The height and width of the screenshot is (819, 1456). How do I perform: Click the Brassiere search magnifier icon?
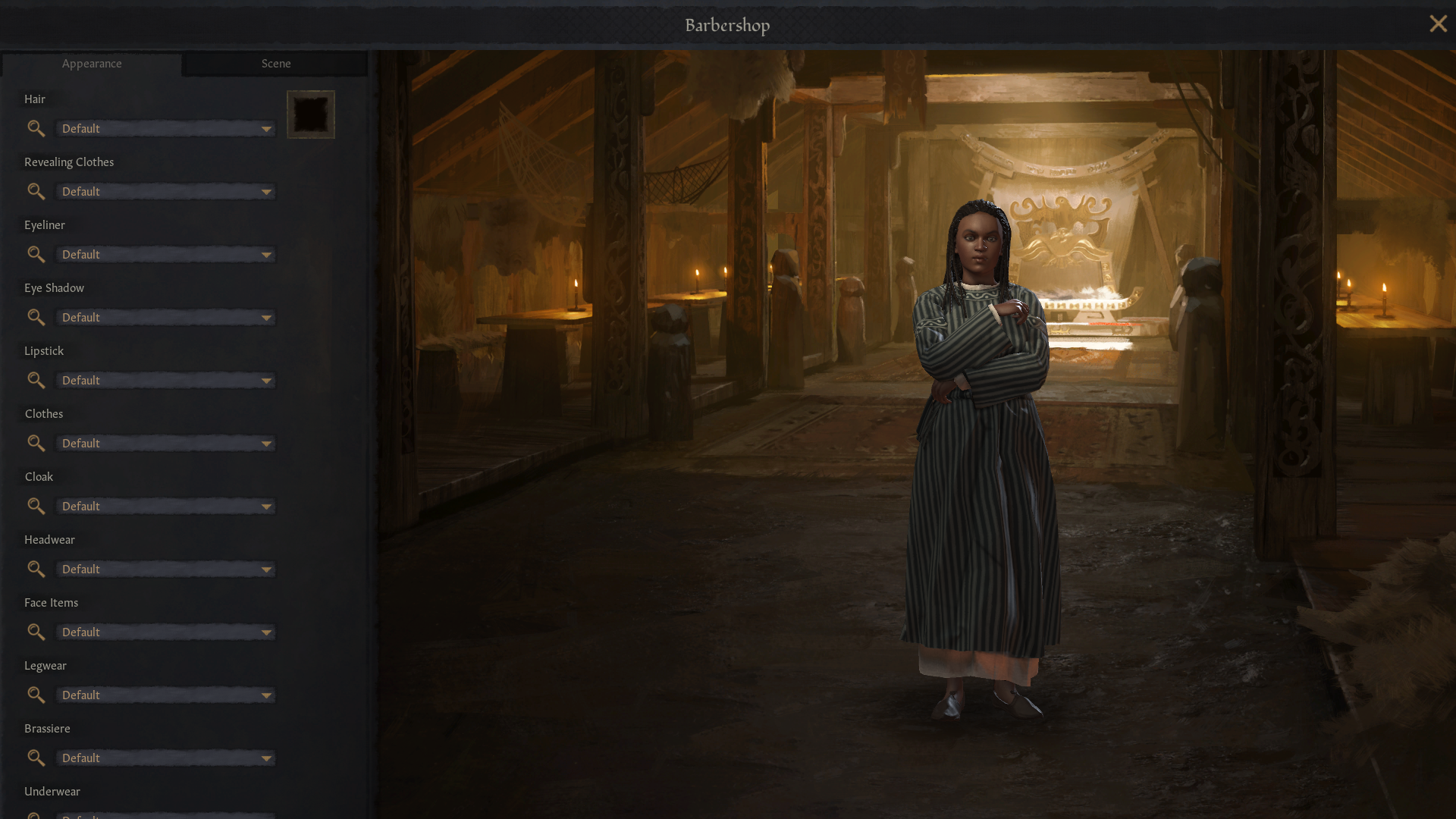click(36, 758)
